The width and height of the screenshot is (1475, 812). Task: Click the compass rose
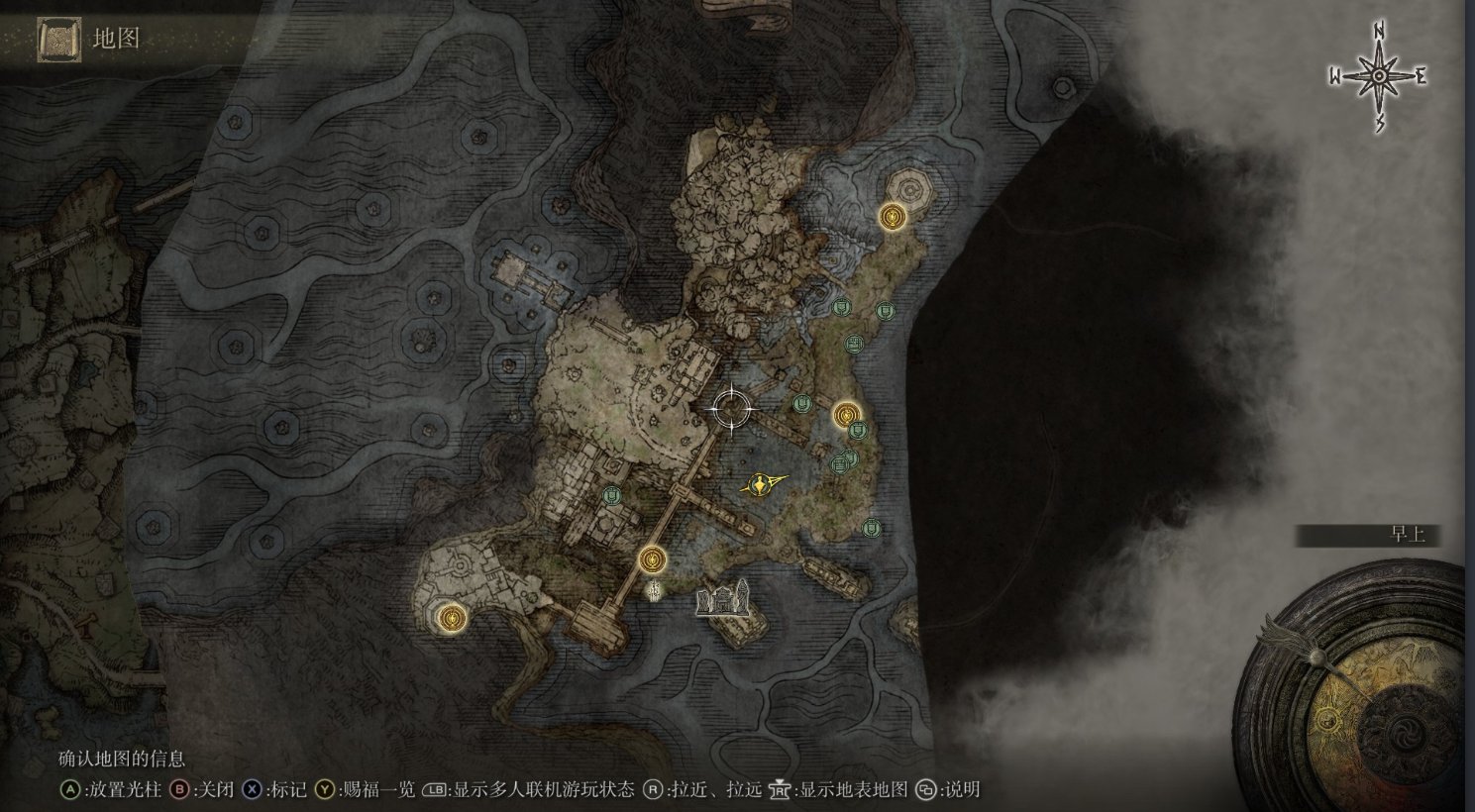(1379, 76)
